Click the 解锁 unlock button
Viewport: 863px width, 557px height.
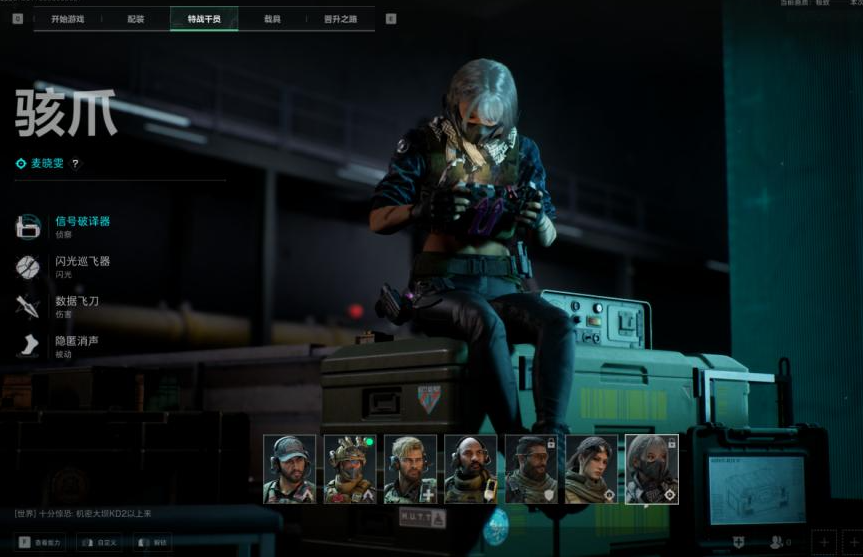pos(153,542)
